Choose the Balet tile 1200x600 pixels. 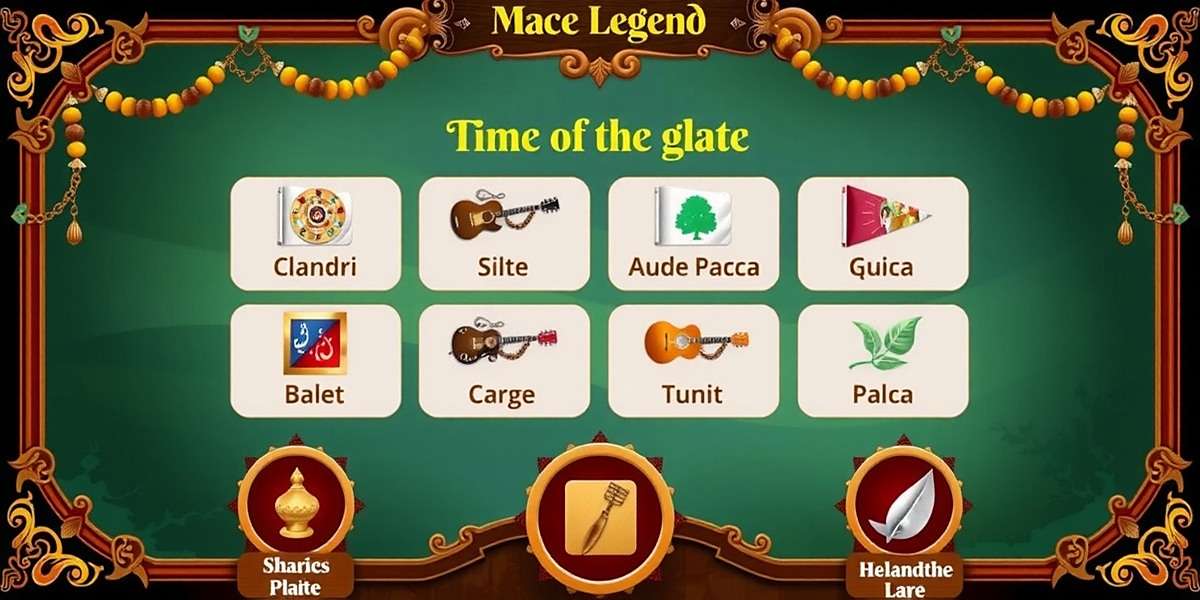[x=315, y=360]
